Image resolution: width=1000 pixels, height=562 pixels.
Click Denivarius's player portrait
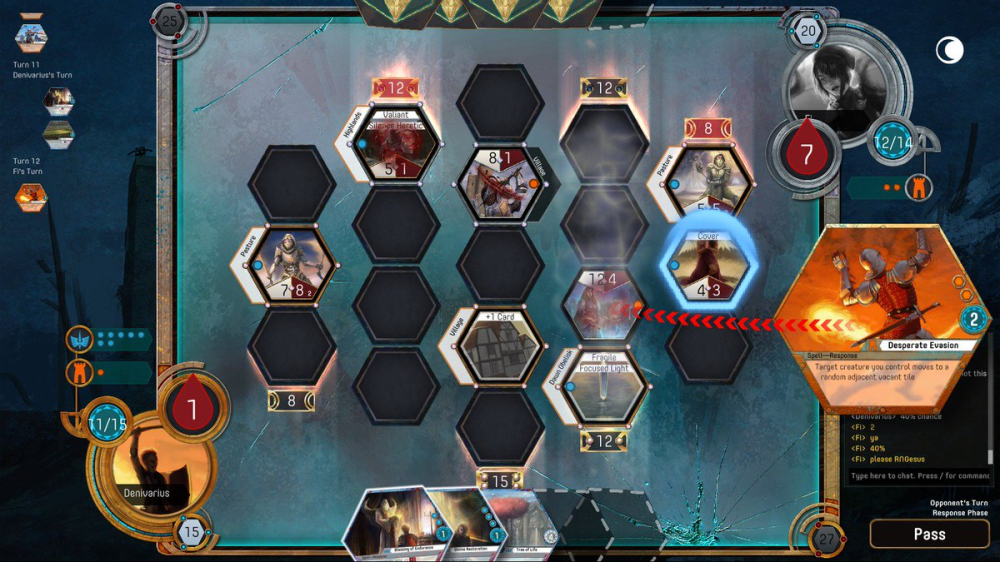pyautogui.click(x=142, y=468)
